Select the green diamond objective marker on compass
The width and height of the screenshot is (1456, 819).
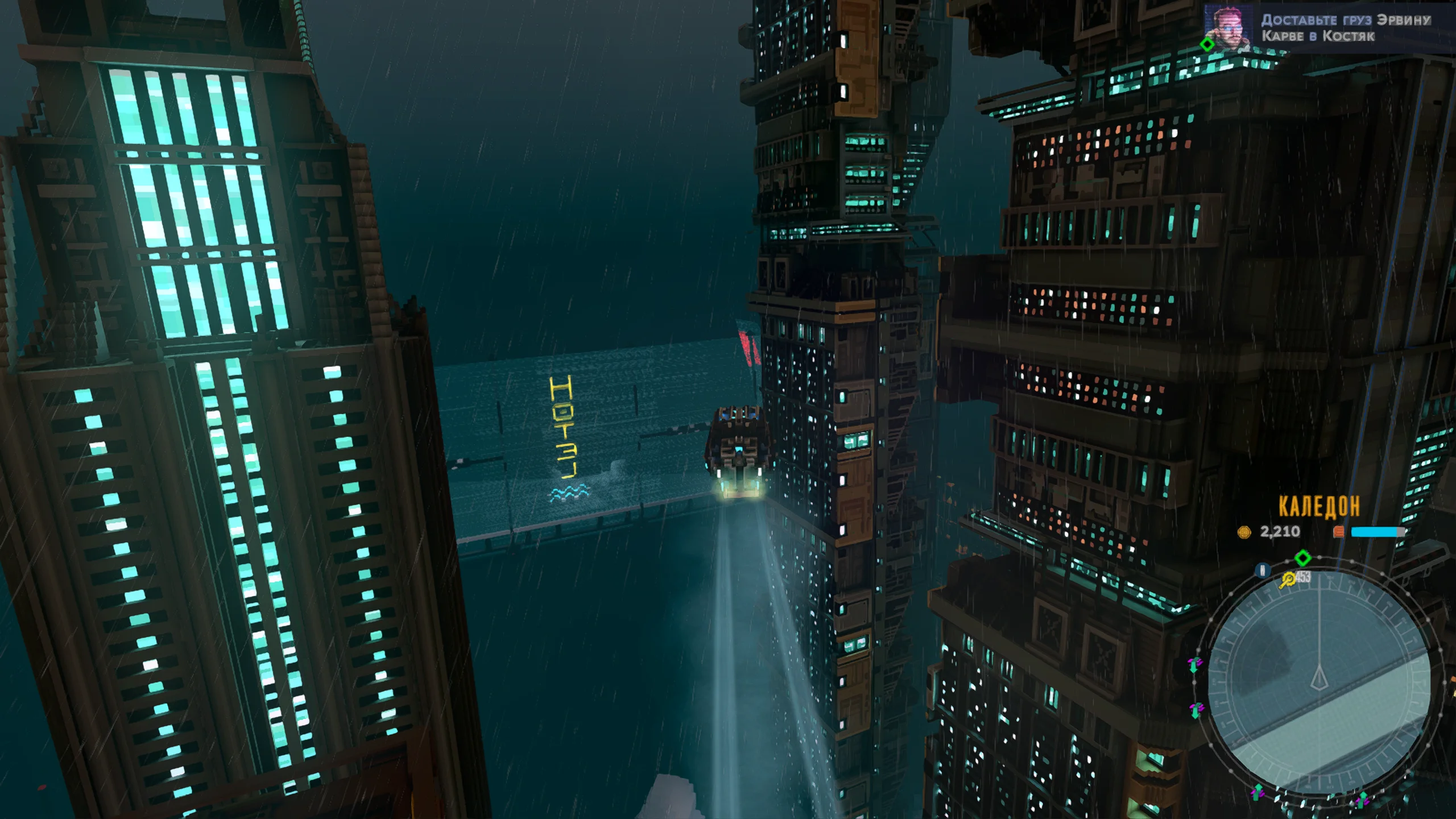pos(1302,557)
